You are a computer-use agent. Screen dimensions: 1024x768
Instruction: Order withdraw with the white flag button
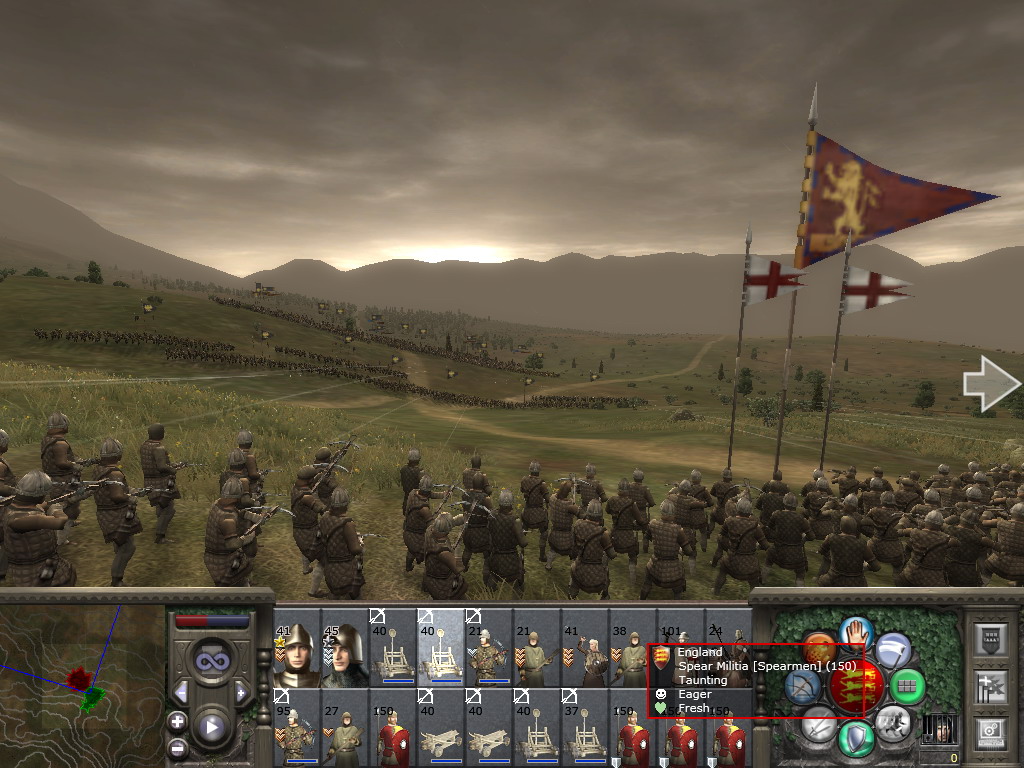(x=893, y=651)
